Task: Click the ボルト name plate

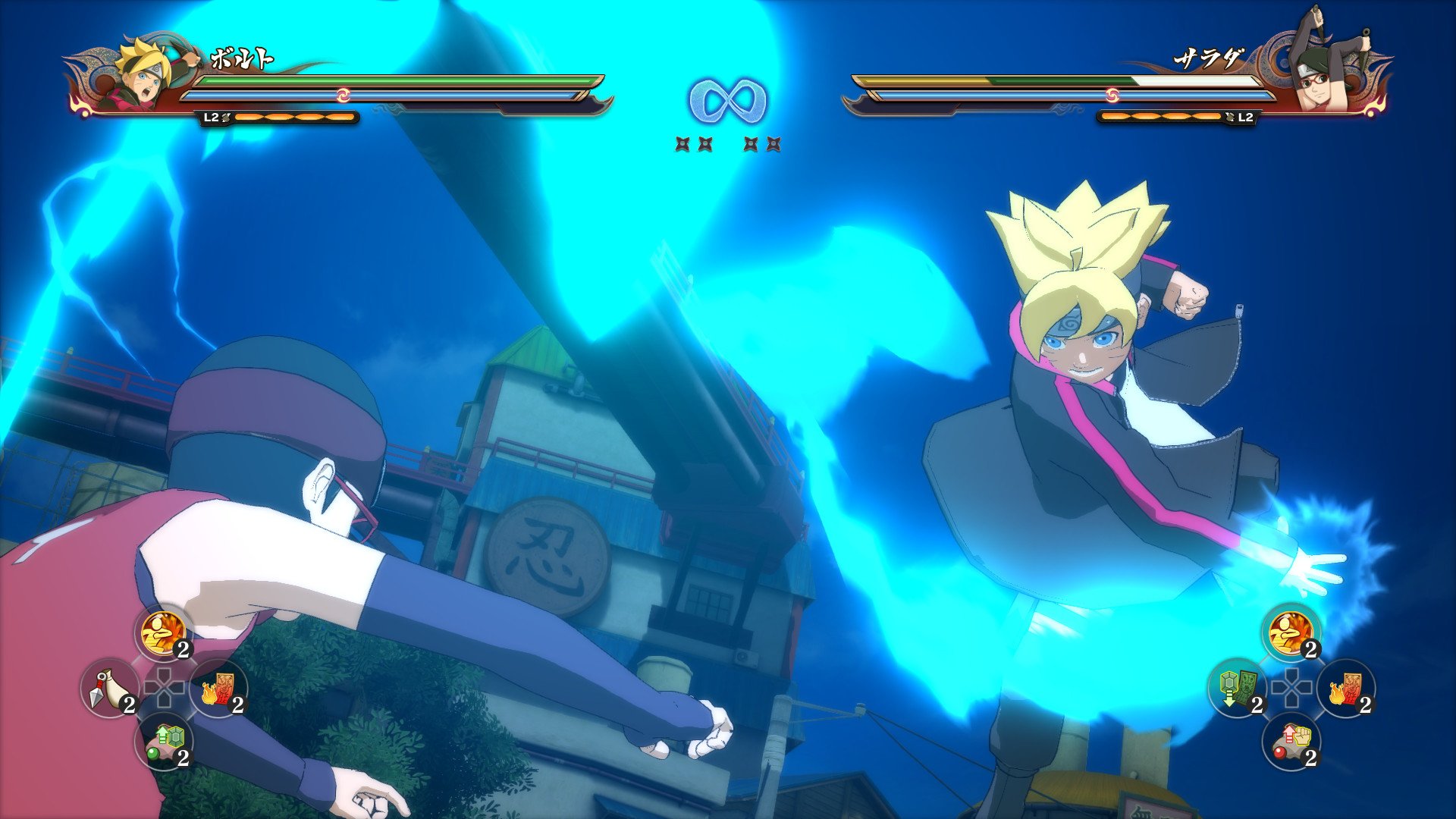Action: point(243,57)
